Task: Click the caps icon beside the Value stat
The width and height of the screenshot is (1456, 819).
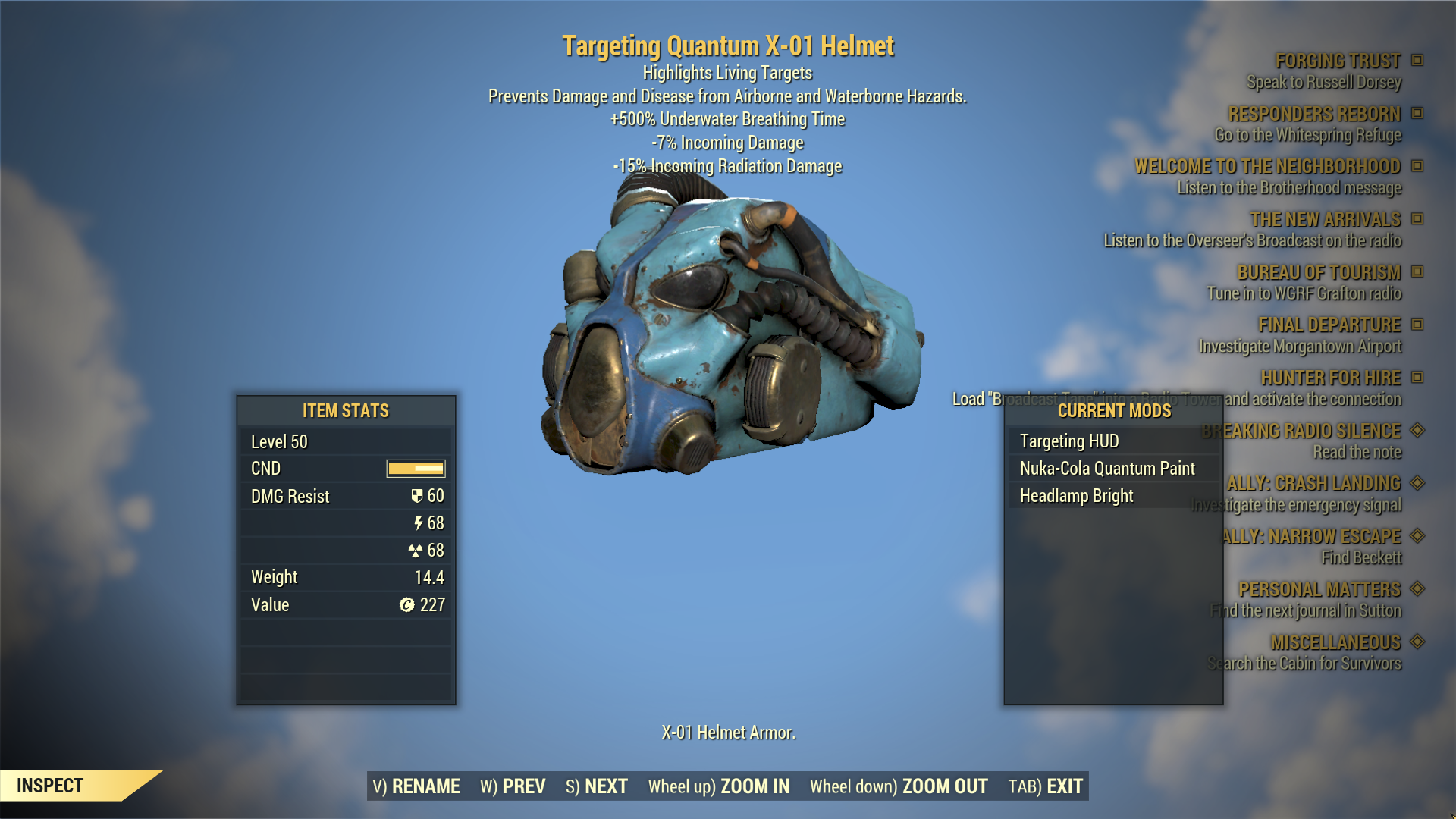Action: tap(407, 604)
